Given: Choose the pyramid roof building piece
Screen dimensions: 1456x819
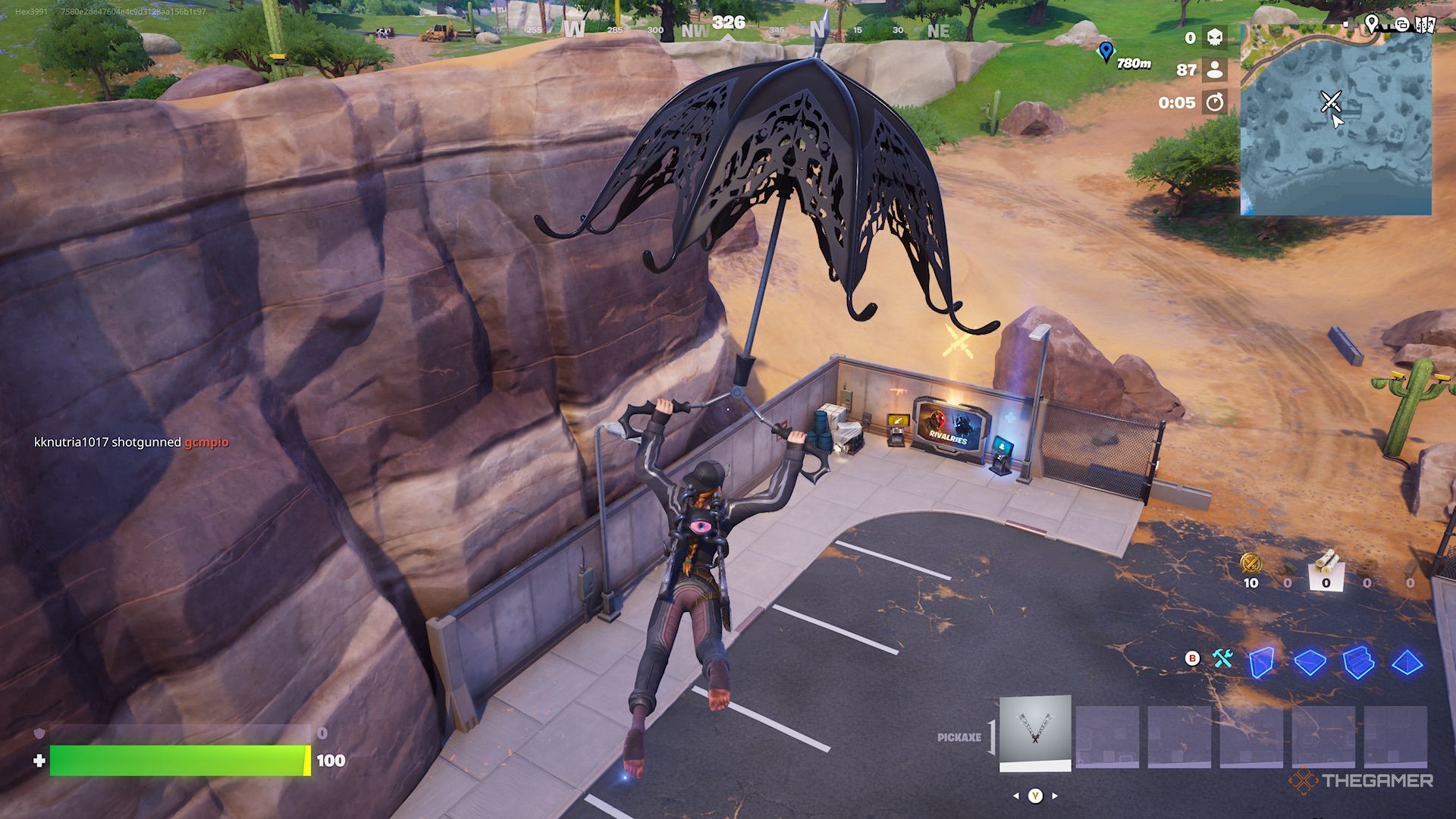Looking at the screenshot, I should pos(1407,661).
